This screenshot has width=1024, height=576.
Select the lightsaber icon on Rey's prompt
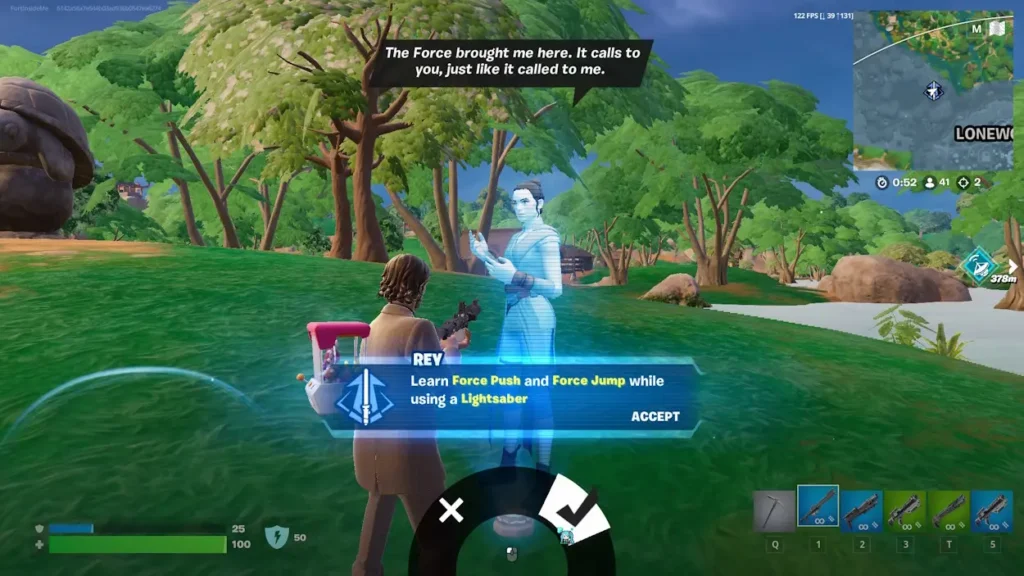click(363, 397)
